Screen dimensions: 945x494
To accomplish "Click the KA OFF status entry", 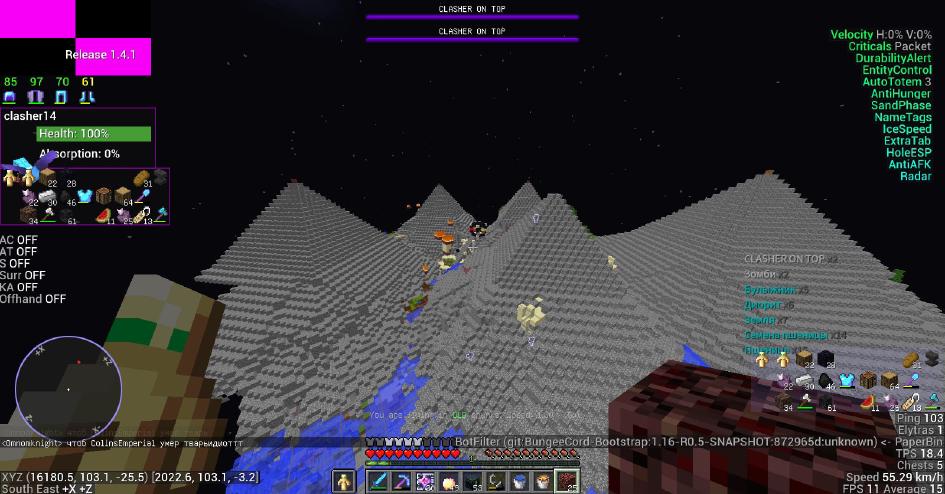I will 19,287.
